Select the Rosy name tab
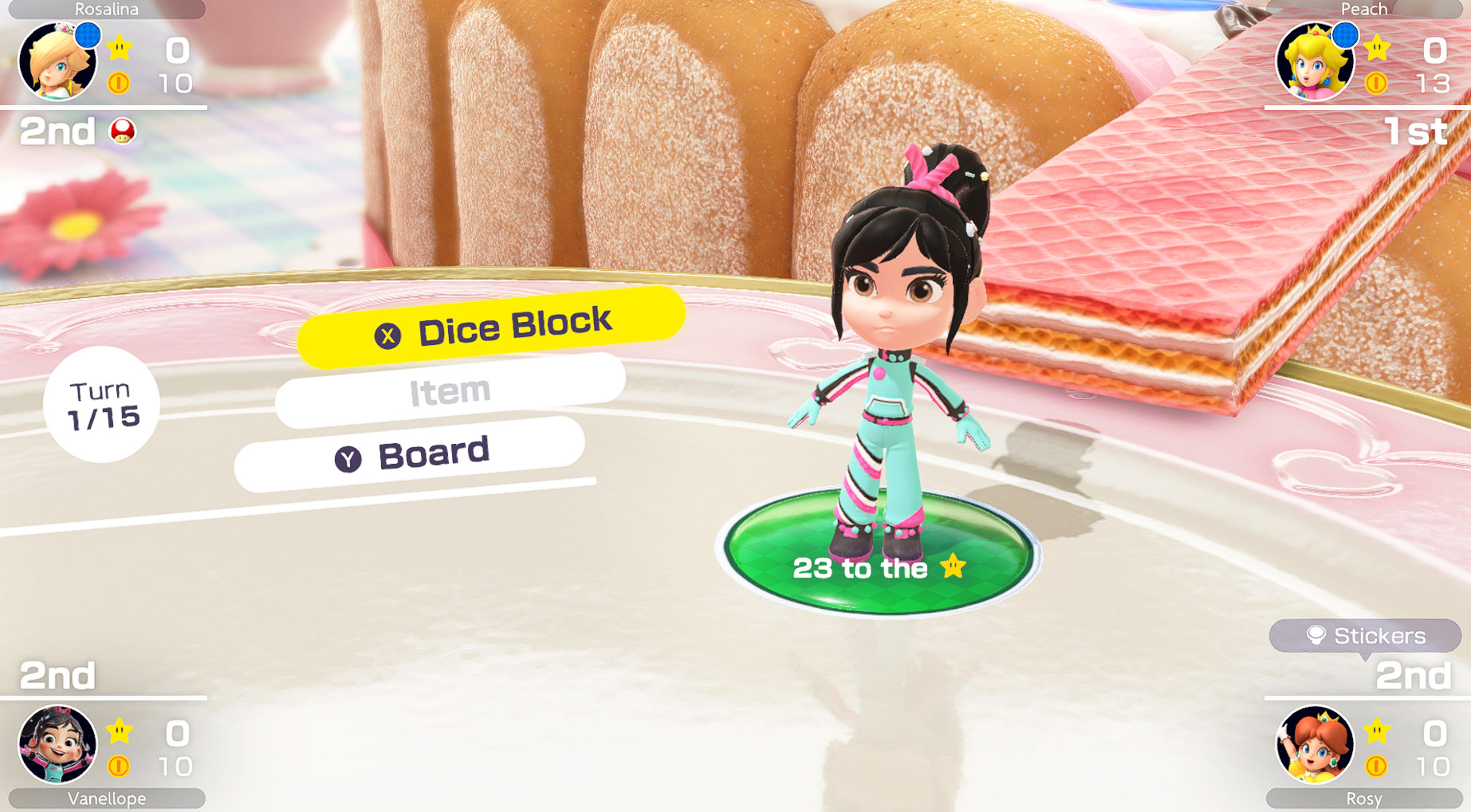The height and width of the screenshot is (812, 1471). point(1364,799)
